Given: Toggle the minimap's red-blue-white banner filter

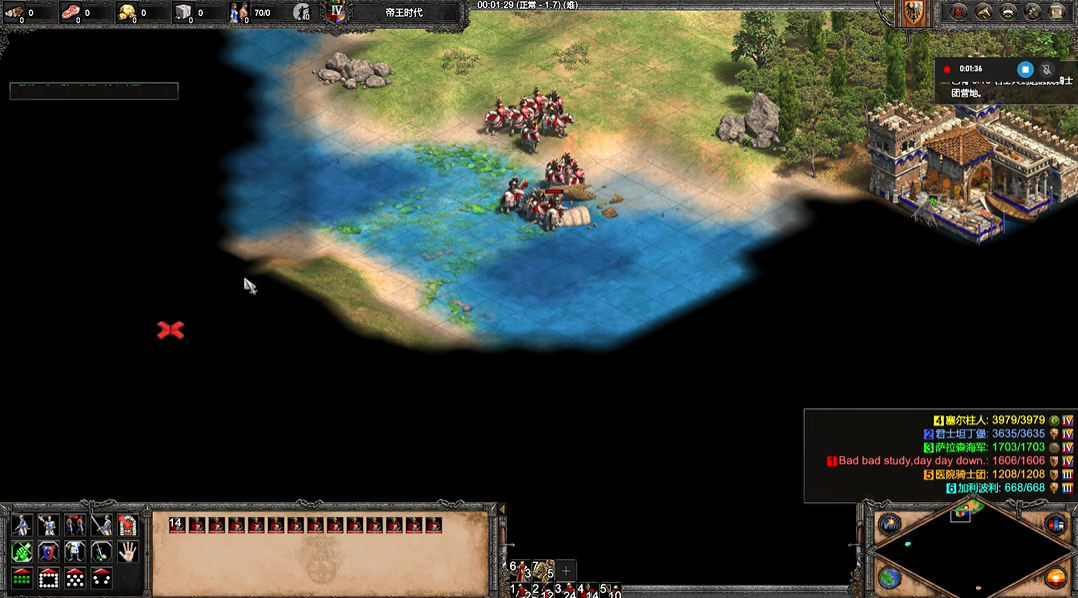Looking at the screenshot, I should click(1056, 525).
